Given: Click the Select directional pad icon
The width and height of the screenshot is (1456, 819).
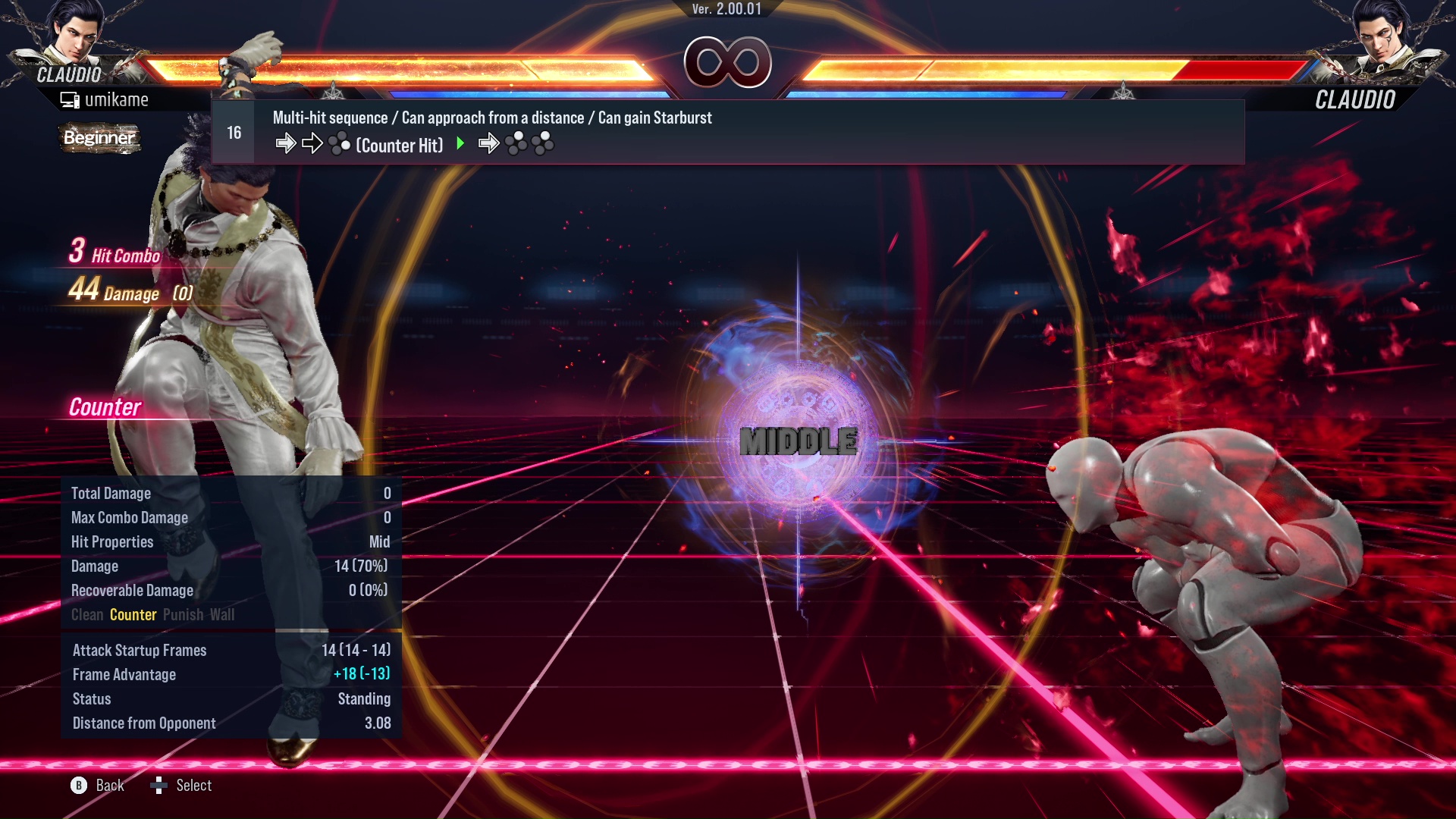Looking at the screenshot, I should [159, 786].
